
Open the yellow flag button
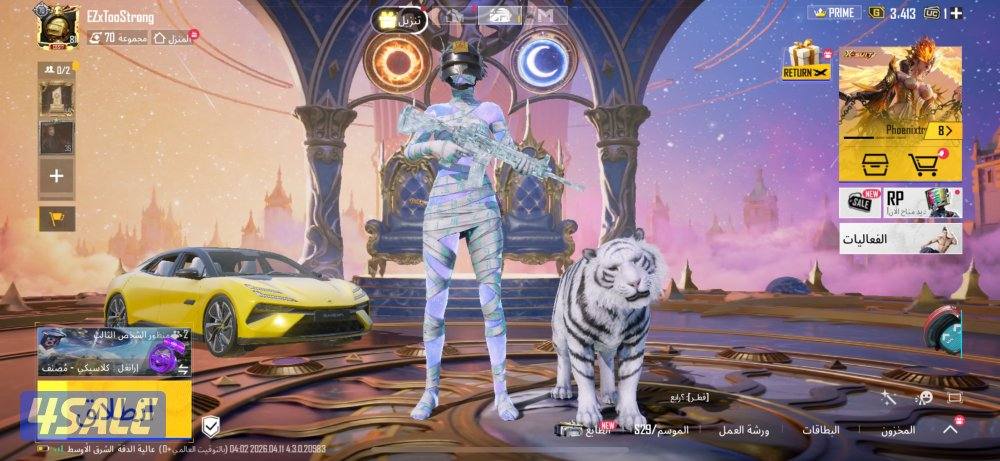[x=57, y=217]
